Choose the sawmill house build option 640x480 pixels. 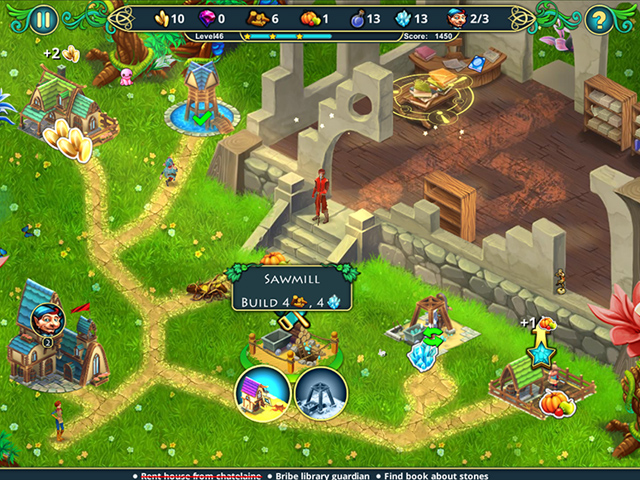(263, 392)
